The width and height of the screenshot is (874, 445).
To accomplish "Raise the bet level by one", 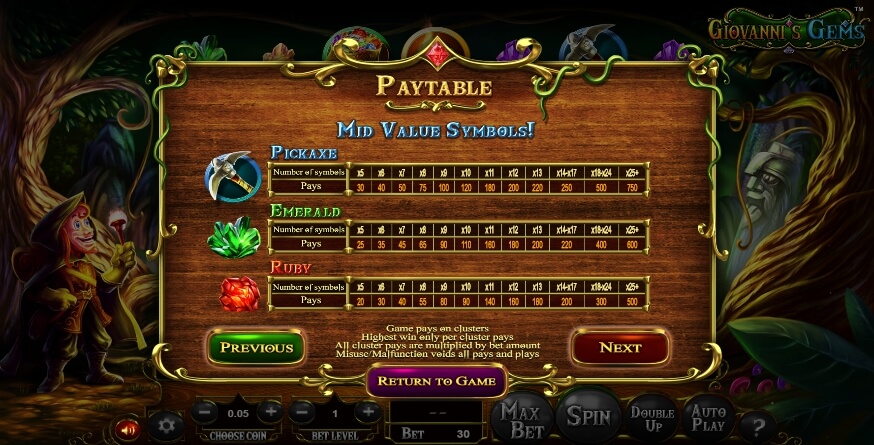I will (368, 411).
